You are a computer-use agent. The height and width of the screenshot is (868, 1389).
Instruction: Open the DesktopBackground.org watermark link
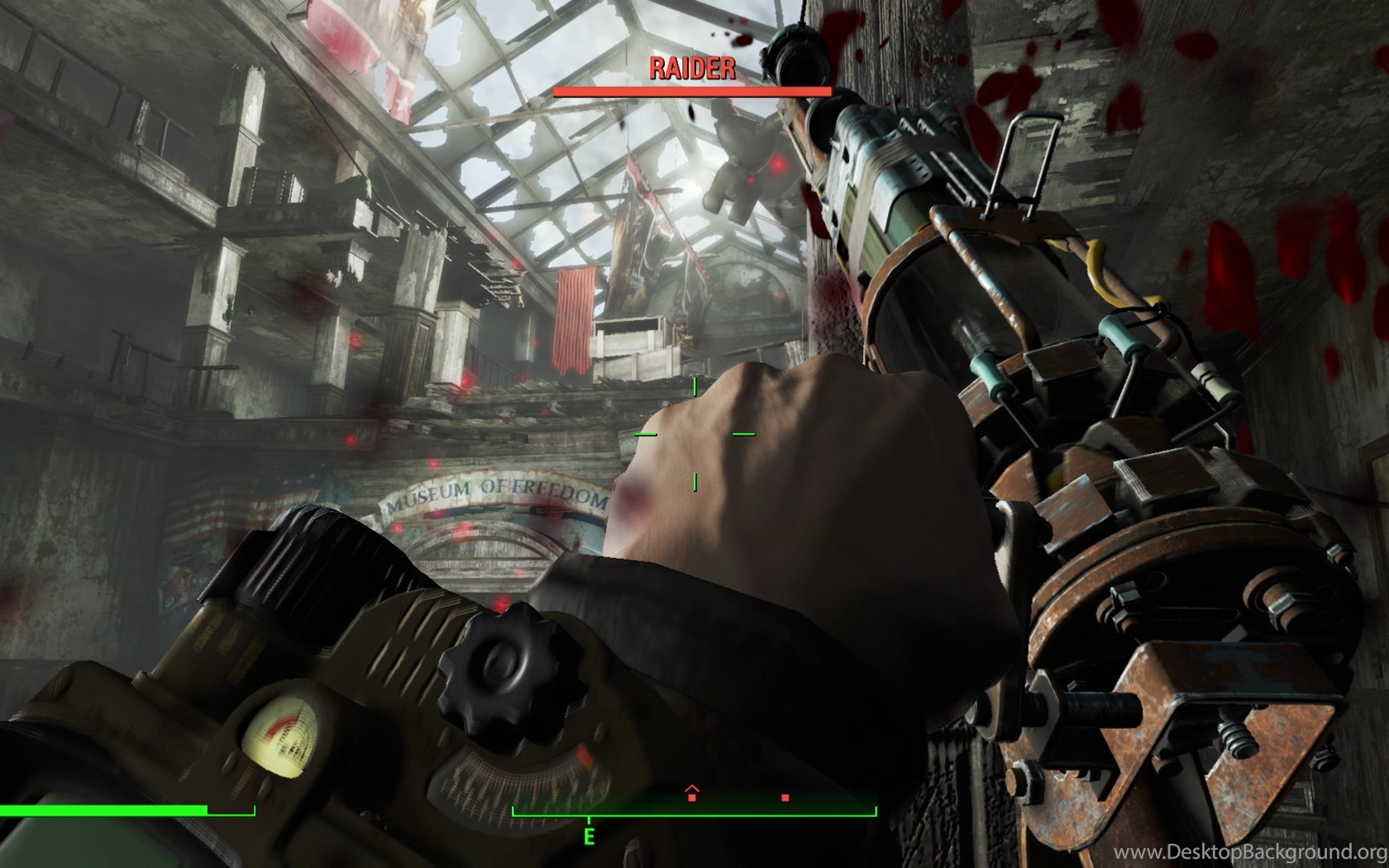1250,852
